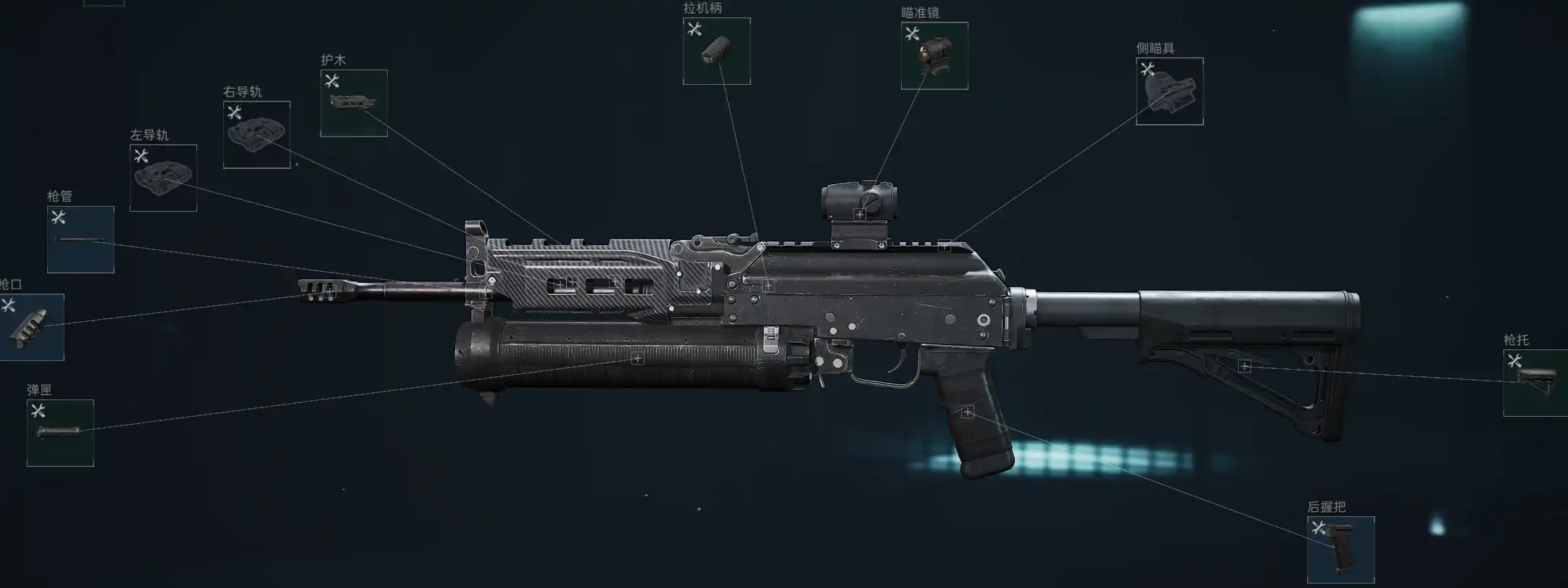Viewport: 1568px width, 588px height.
Task: Select the 后握把 rear grip slot
Action: coord(1340,550)
